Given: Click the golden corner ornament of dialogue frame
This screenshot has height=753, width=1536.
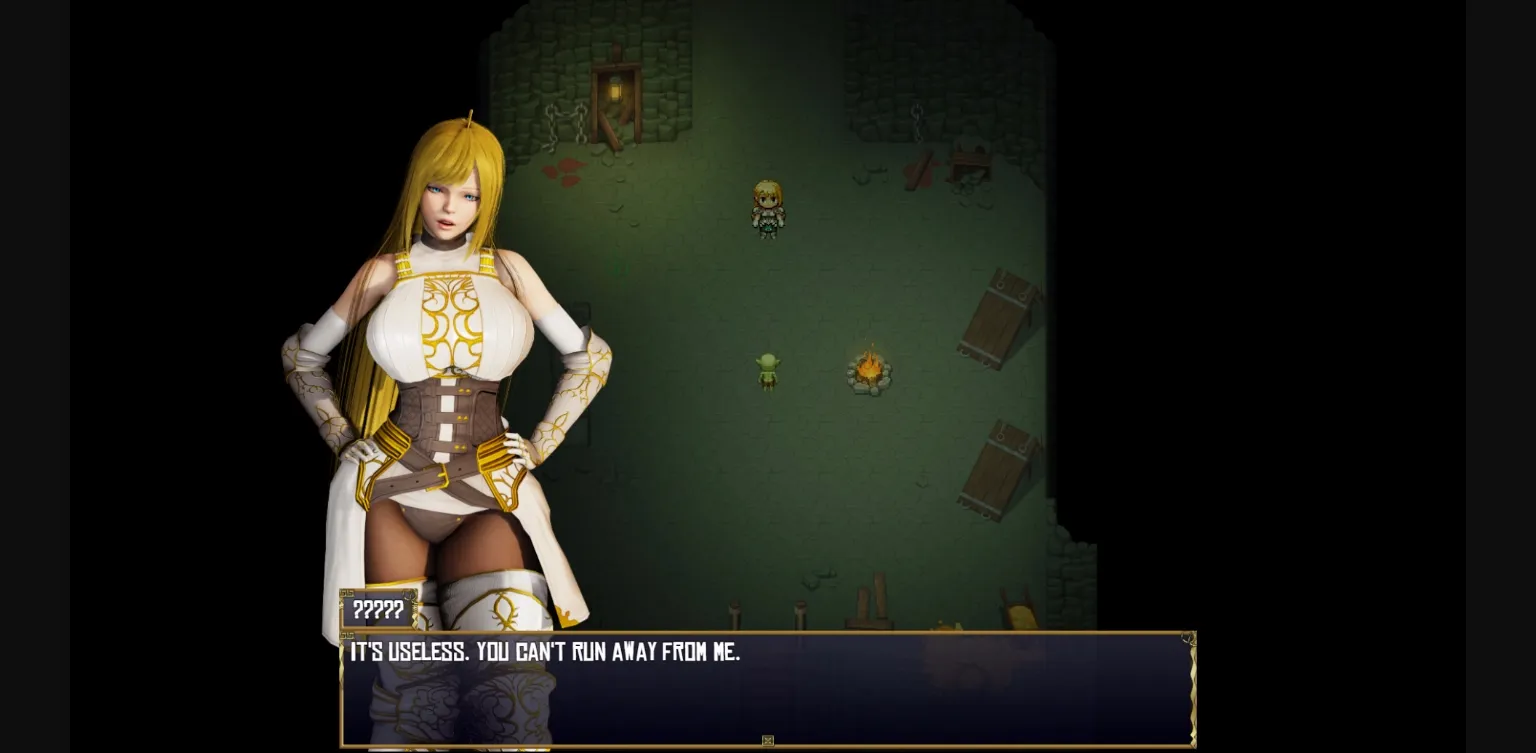Looking at the screenshot, I should (x=1187, y=638).
